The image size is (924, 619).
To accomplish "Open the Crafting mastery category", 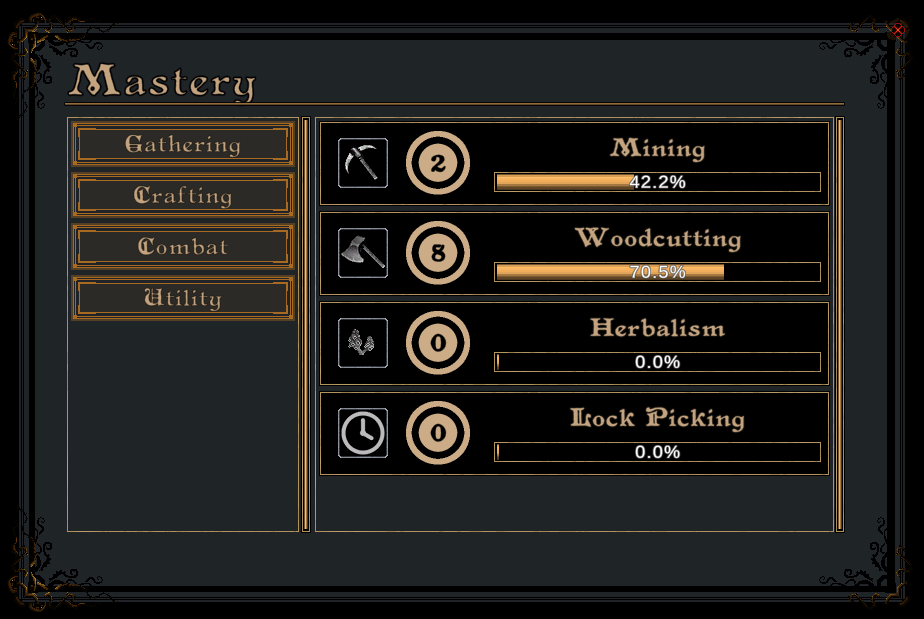I will tap(183, 195).
